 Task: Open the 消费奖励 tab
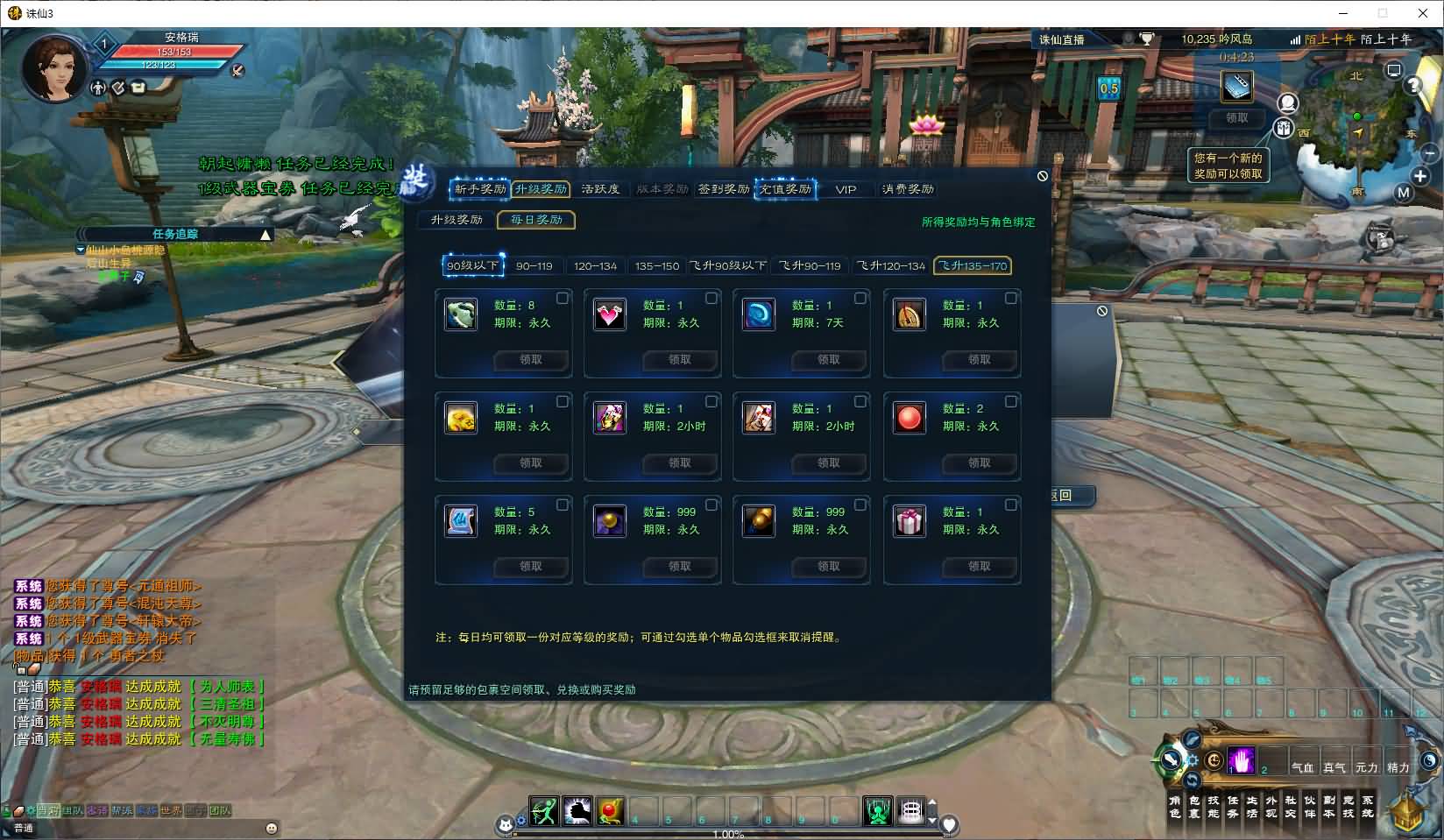pyautogui.click(x=908, y=189)
